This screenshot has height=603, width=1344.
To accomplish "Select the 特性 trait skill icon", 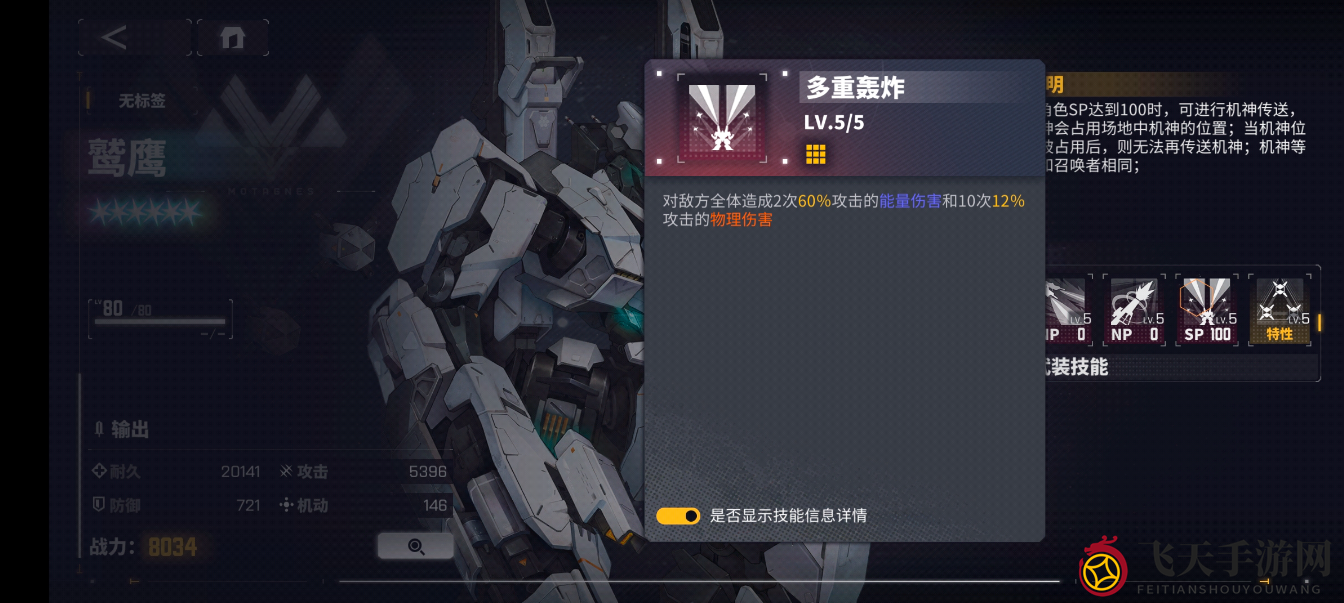I will [x=1280, y=310].
